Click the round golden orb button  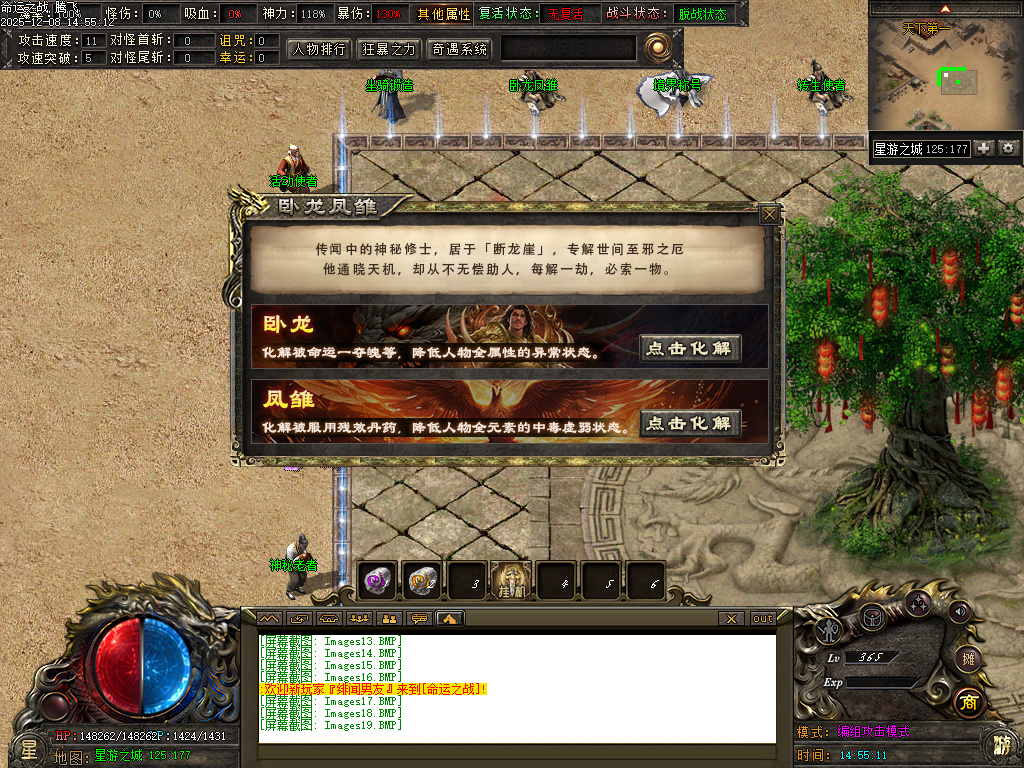657,47
